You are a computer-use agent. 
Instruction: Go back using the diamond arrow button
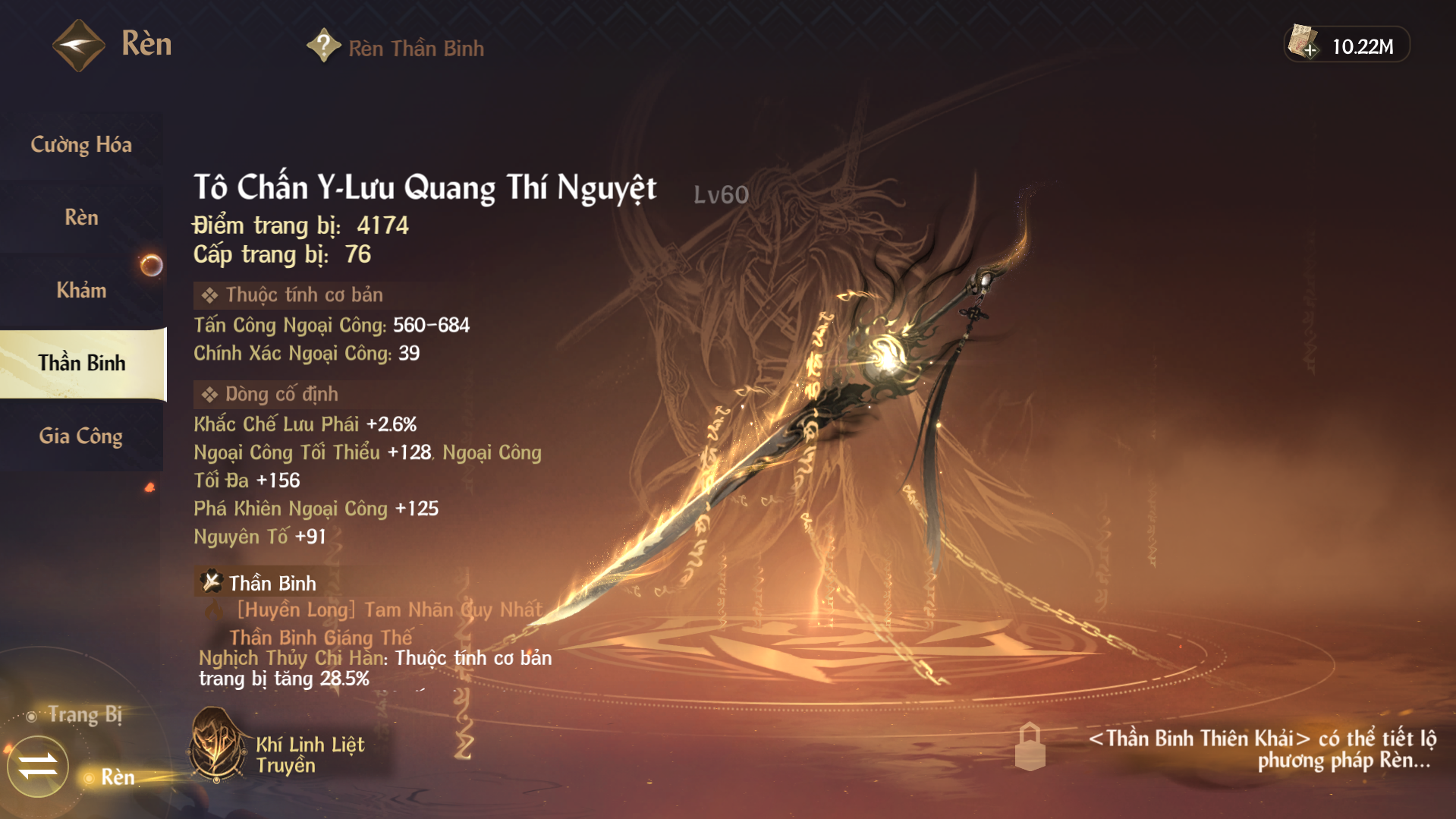click(x=78, y=46)
